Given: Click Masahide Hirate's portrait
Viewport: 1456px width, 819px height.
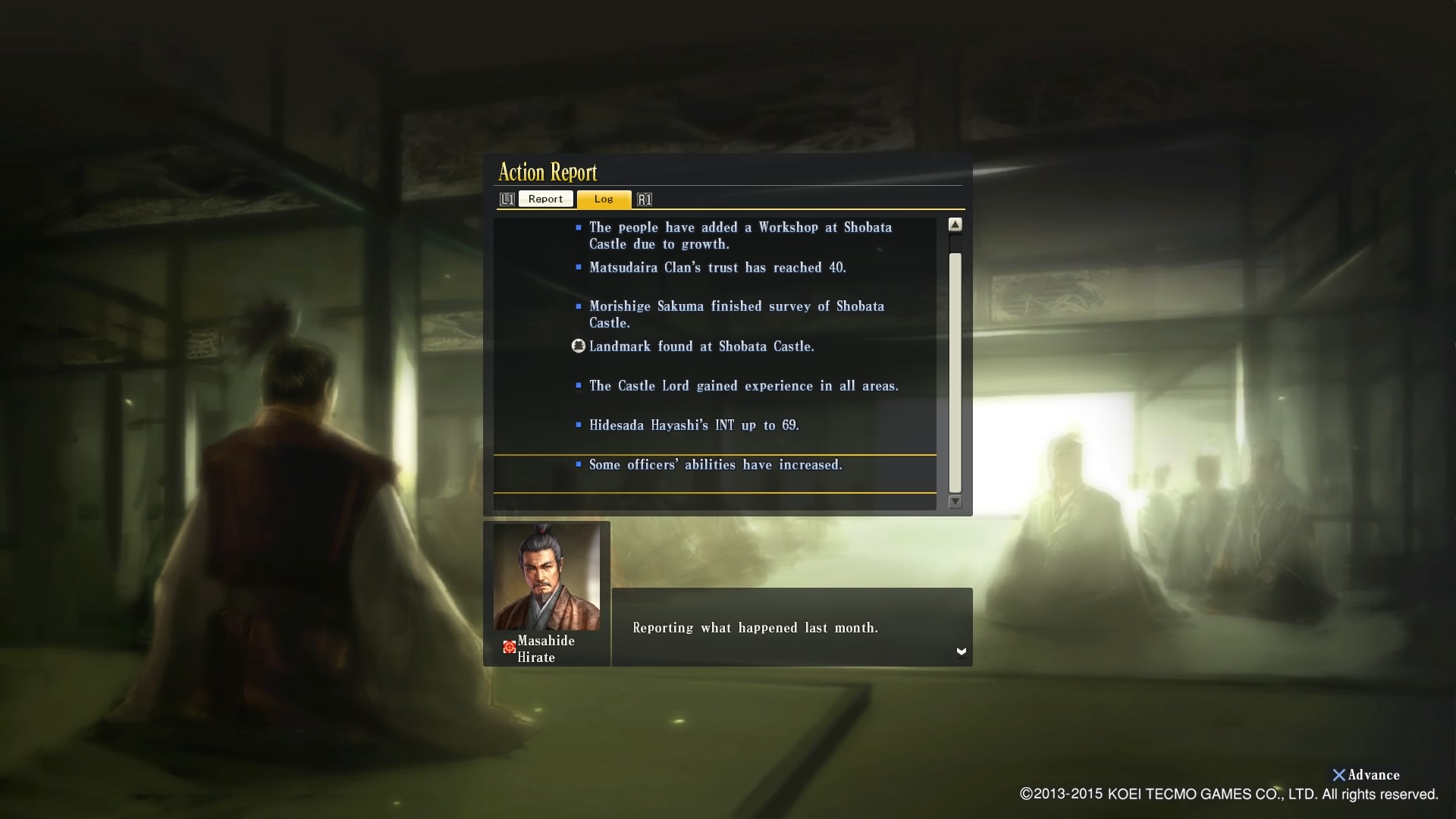Looking at the screenshot, I should pyautogui.click(x=547, y=578).
